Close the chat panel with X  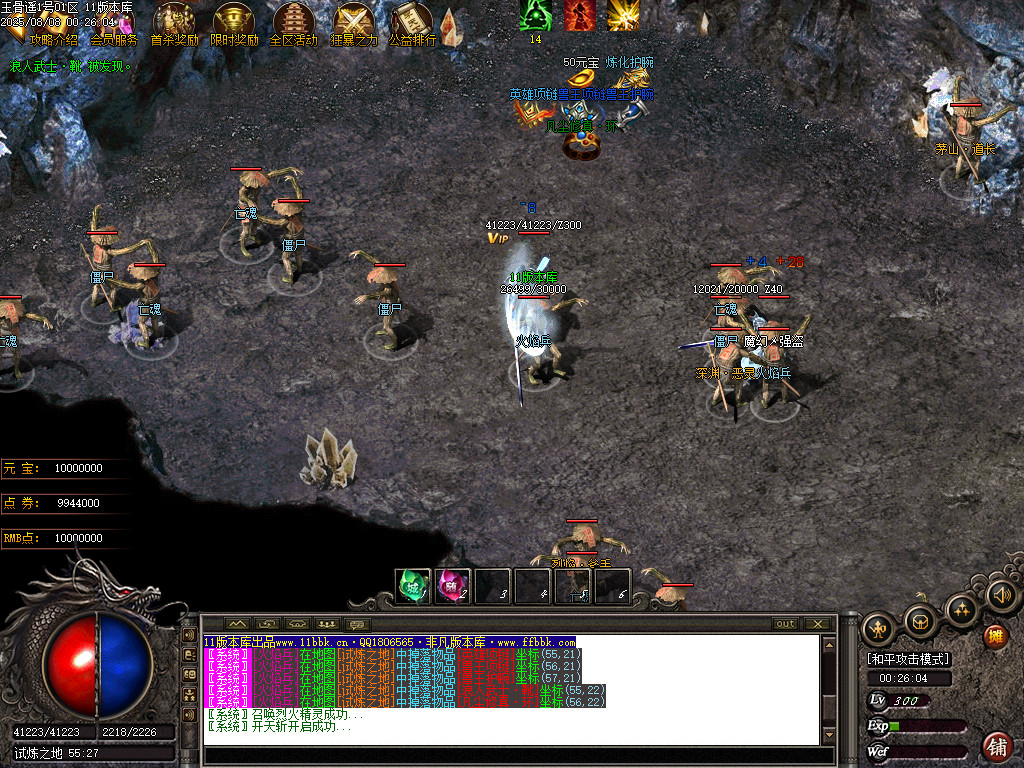tap(818, 624)
